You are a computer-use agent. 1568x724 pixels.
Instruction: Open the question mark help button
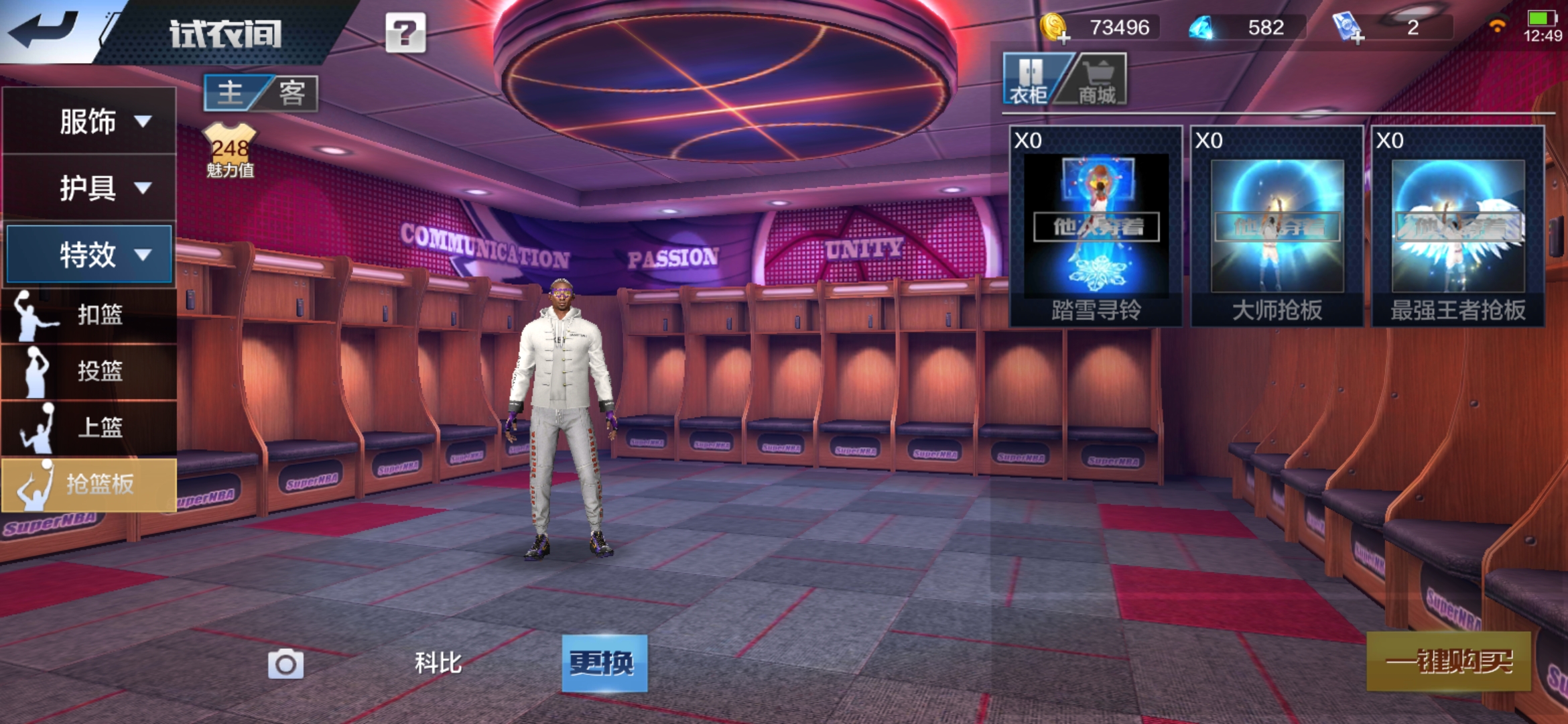(x=405, y=33)
